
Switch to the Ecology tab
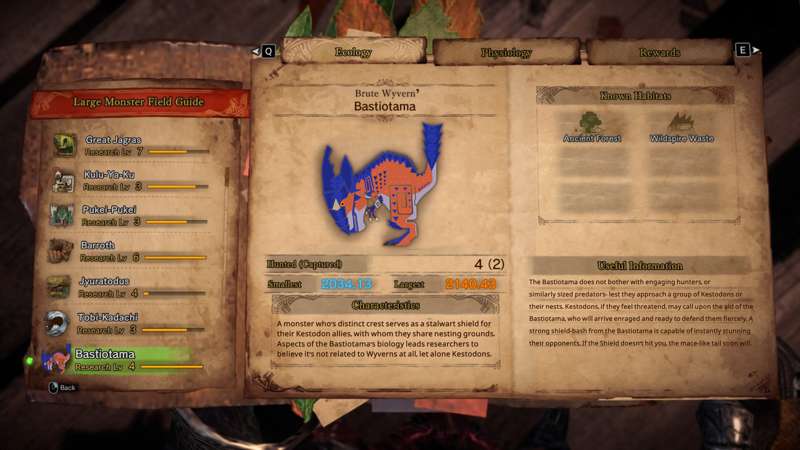[x=353, y=51]
